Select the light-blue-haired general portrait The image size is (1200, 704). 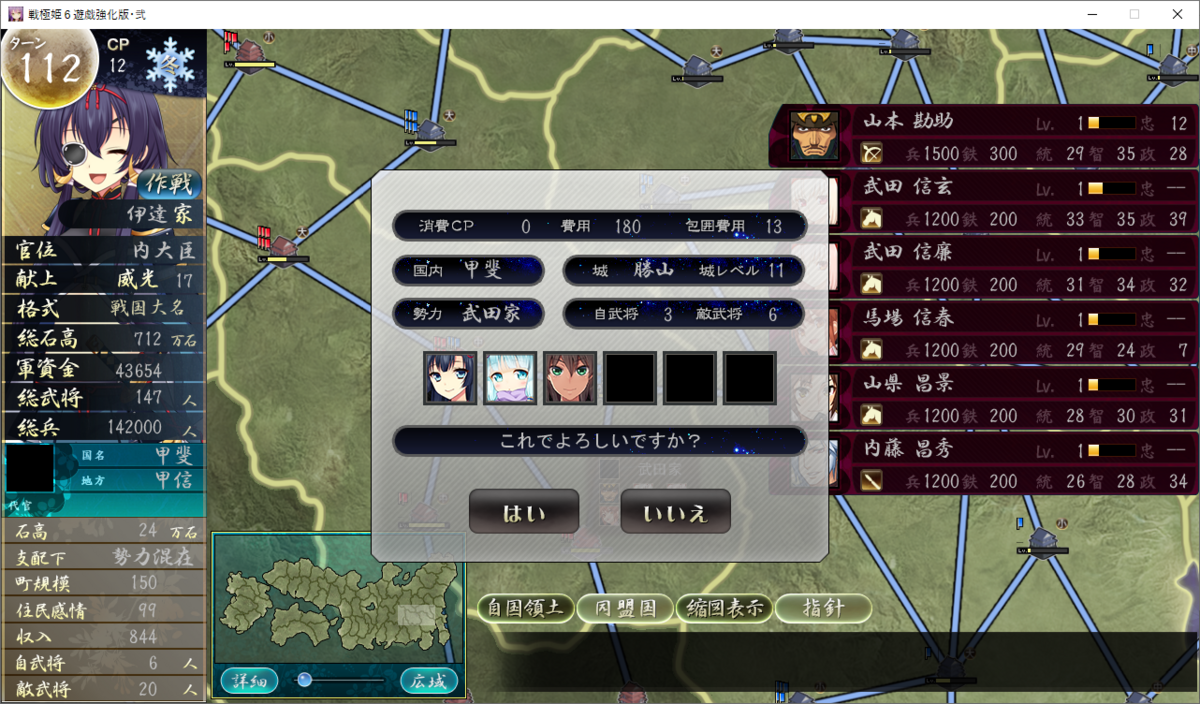[x=510, y=378]
